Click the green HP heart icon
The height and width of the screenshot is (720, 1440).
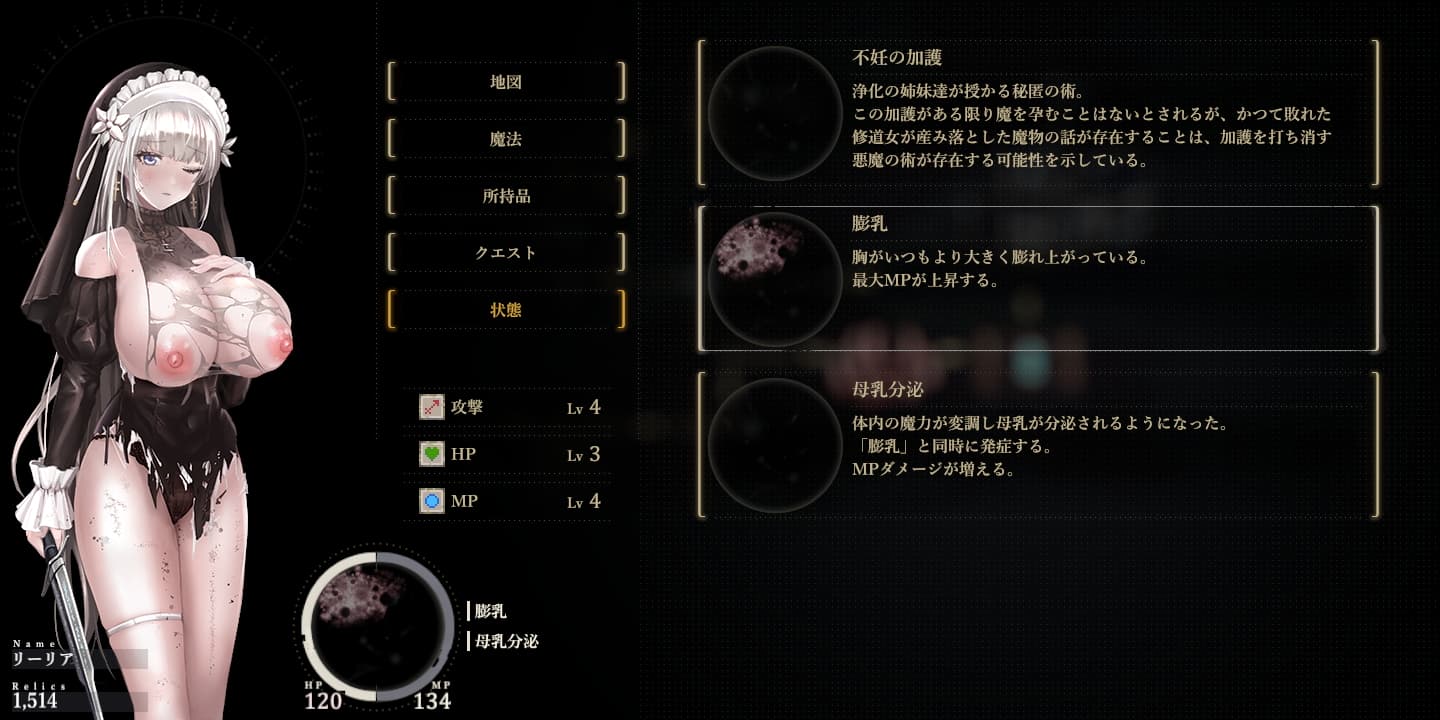[430, 454]
